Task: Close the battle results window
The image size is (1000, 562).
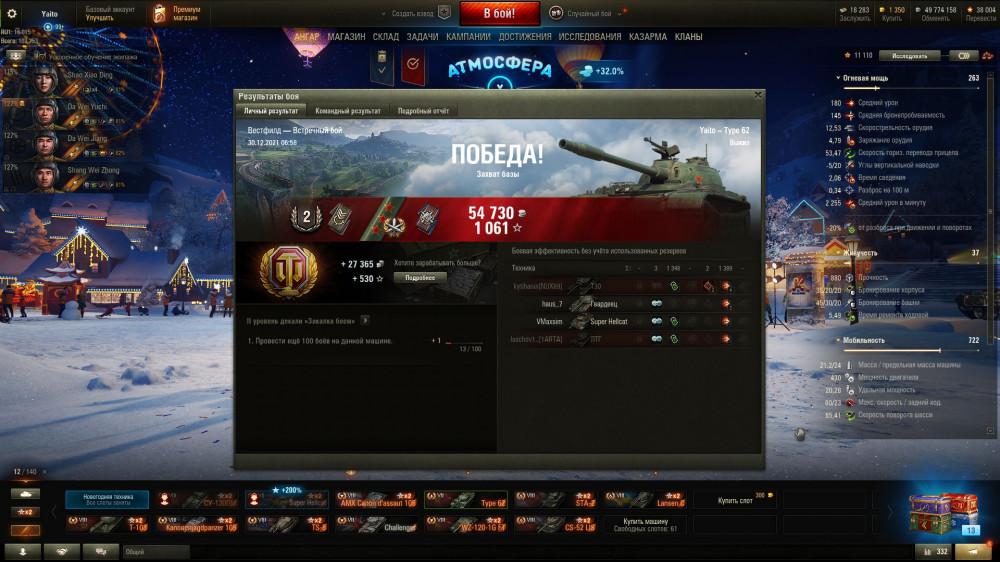Action: point(757,95)
